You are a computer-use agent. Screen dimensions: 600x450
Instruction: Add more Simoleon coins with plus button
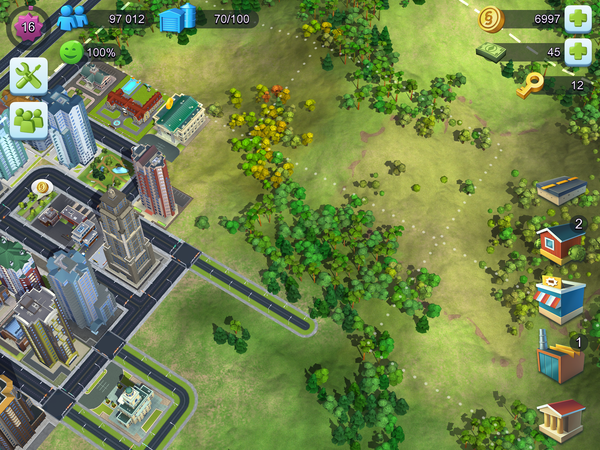[578, 18]
